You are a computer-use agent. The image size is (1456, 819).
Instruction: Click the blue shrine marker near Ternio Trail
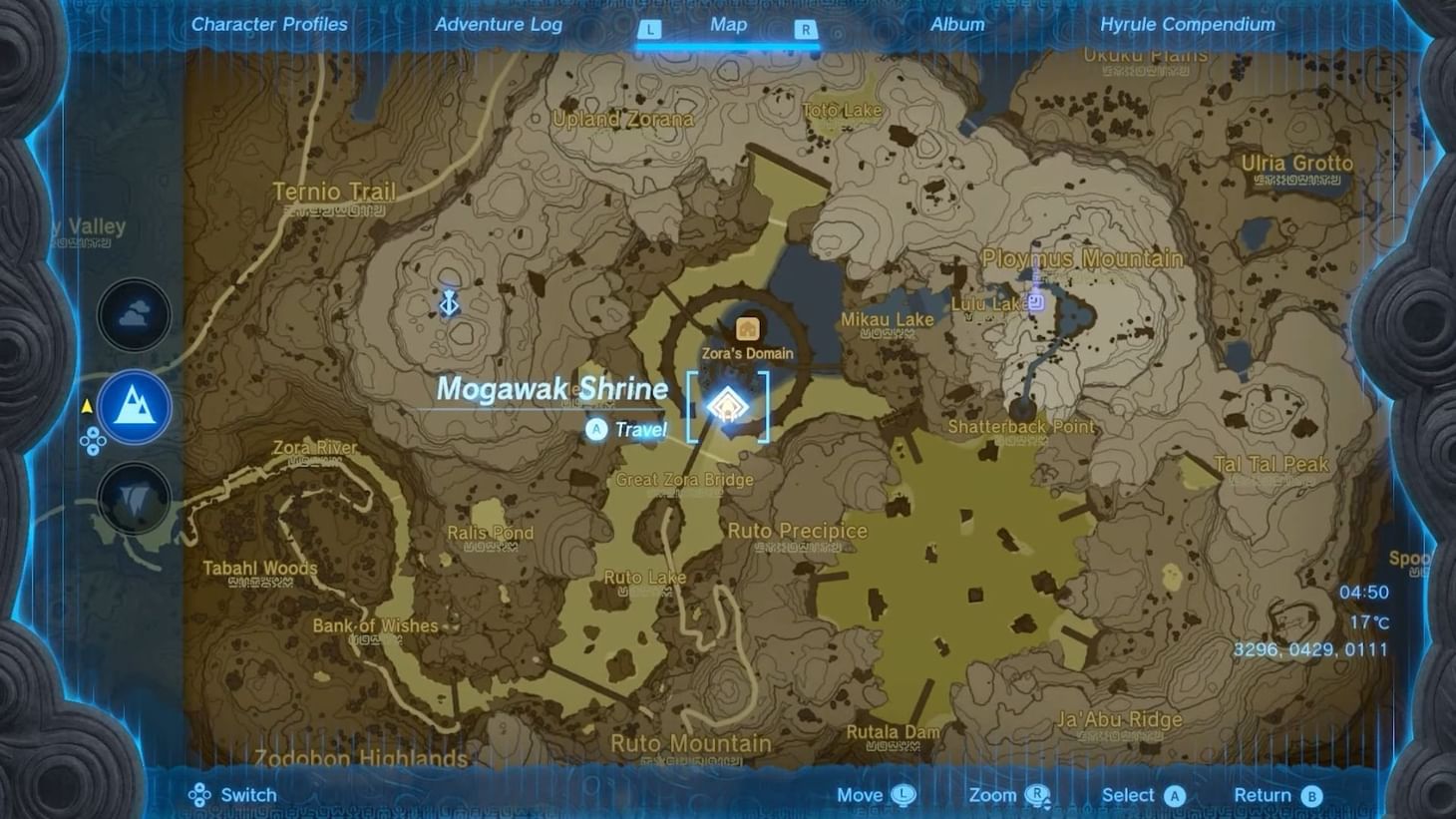pyautogui.click(x=448, y=301)
